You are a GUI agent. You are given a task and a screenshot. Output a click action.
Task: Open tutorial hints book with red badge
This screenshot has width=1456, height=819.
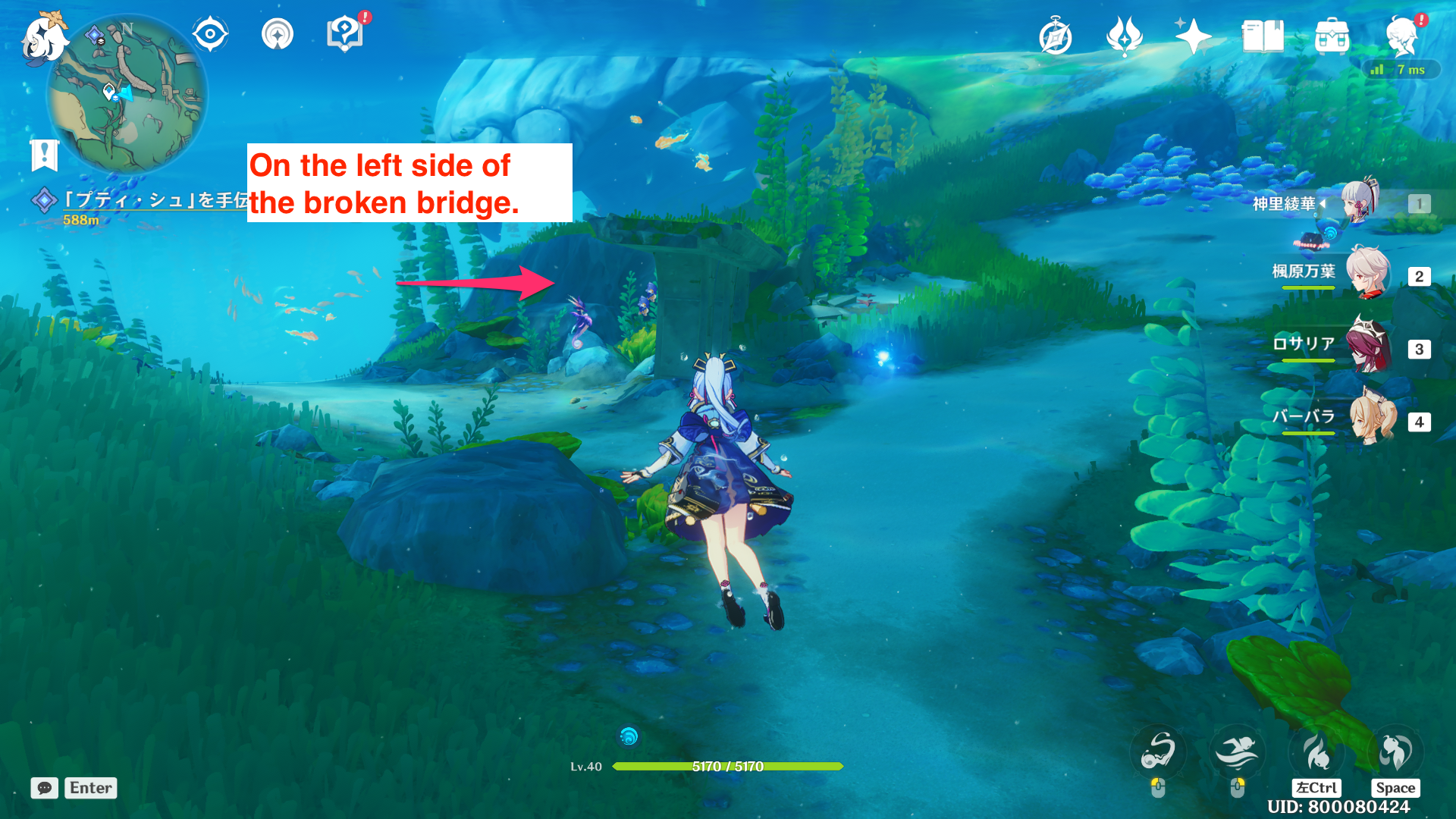(x=345, y=33)
